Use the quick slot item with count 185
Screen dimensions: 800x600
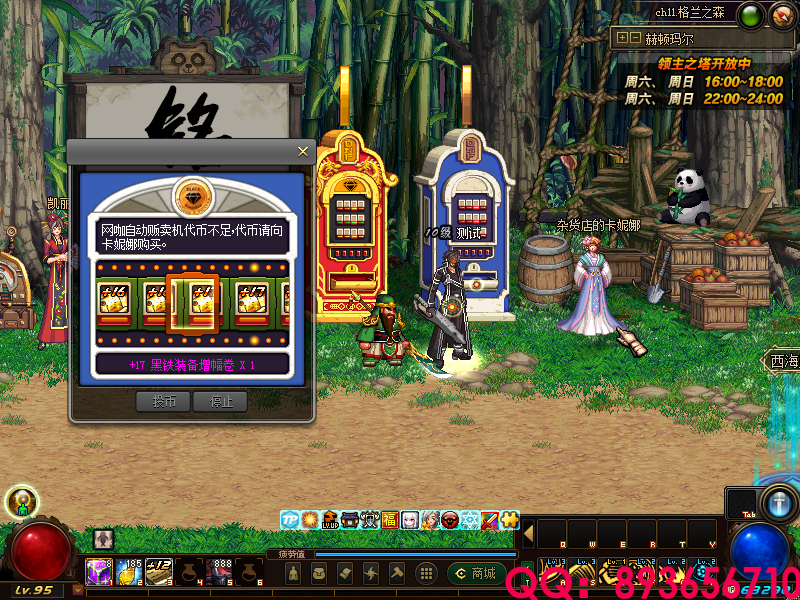[128, 572]
